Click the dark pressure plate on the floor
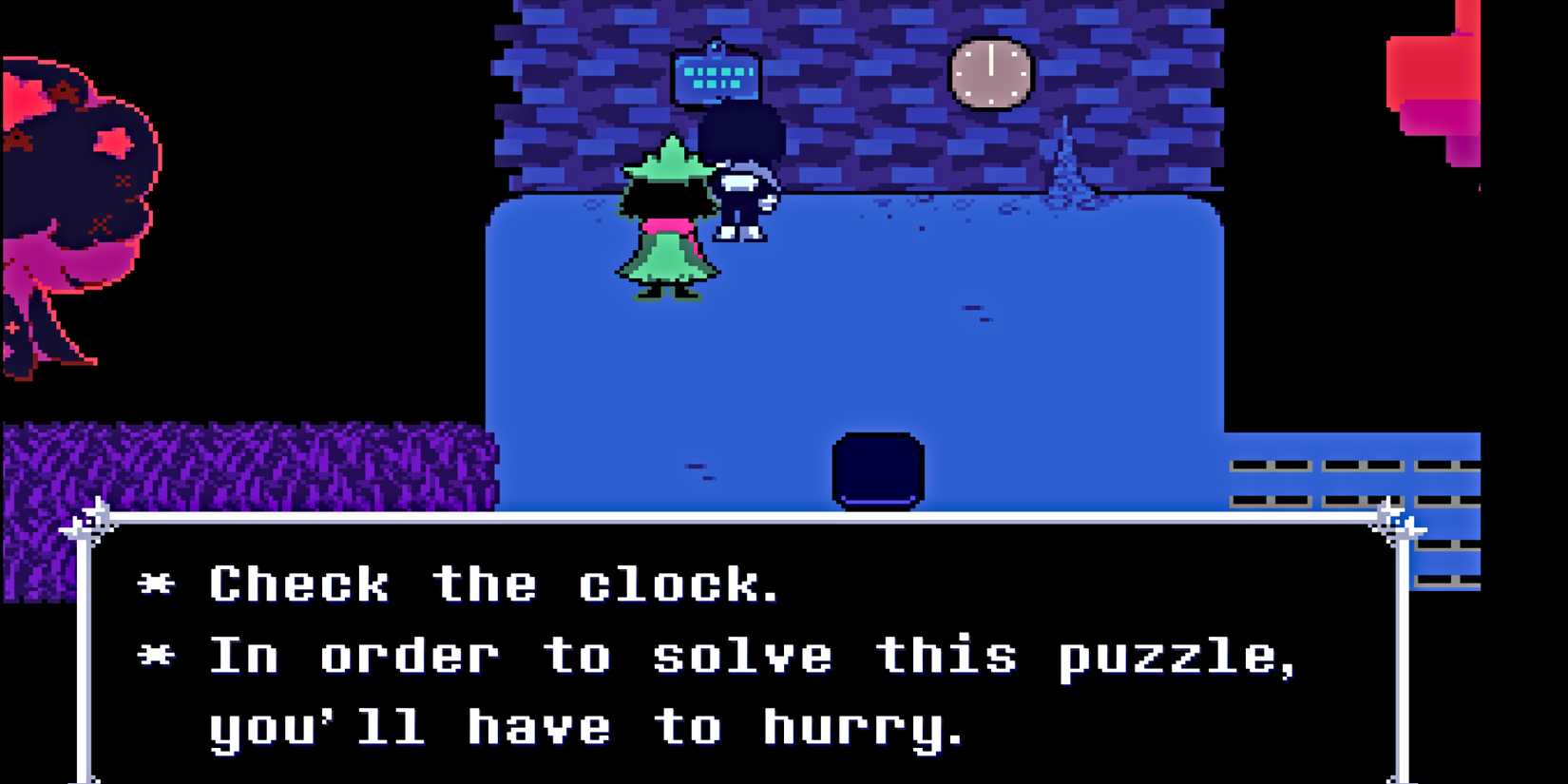Image resolution: width=1568 pixels, height=784 pixels. click(x=879, y=468)
